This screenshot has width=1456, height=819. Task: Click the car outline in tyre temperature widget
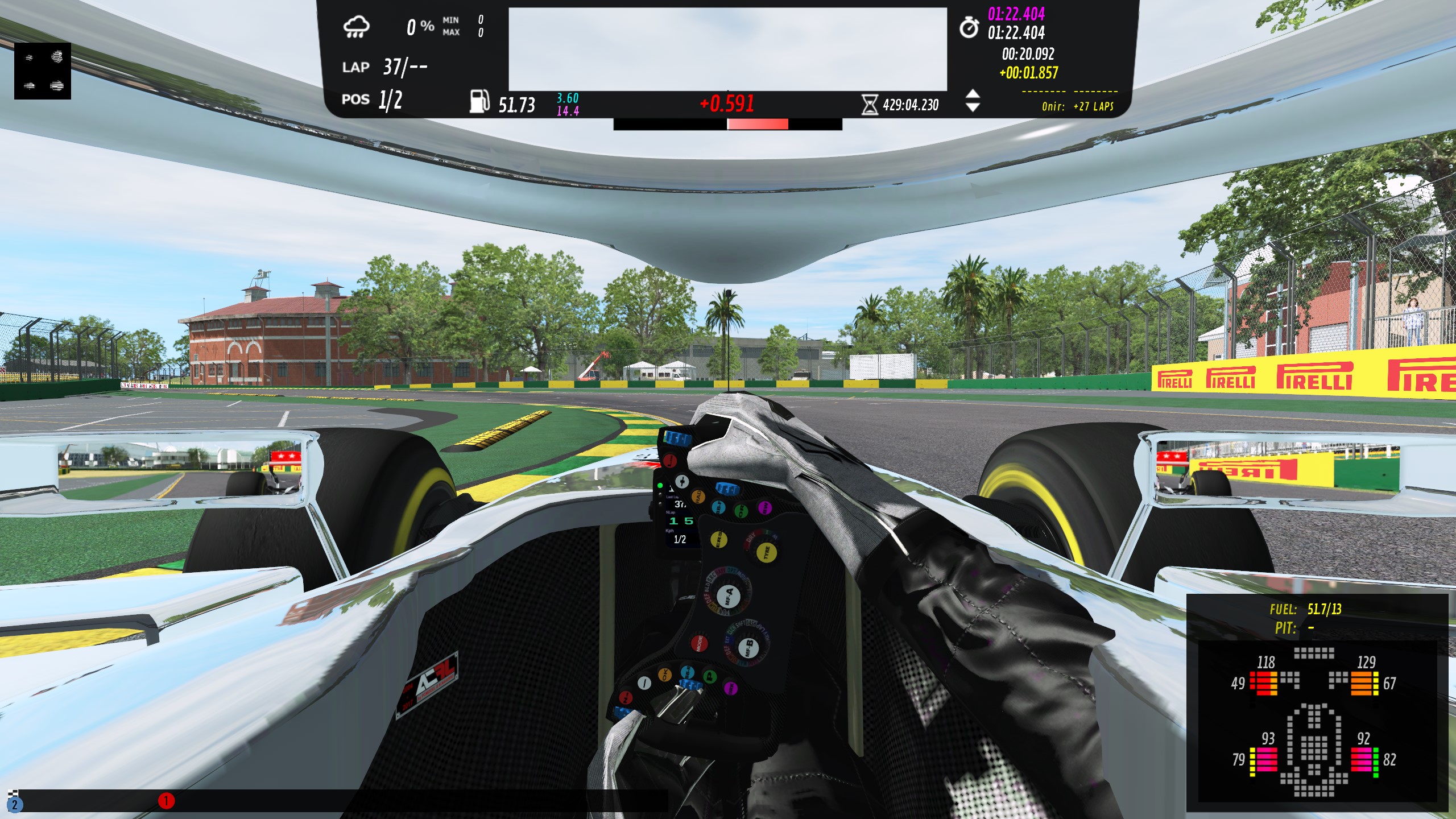click(x=1314, y=748)
